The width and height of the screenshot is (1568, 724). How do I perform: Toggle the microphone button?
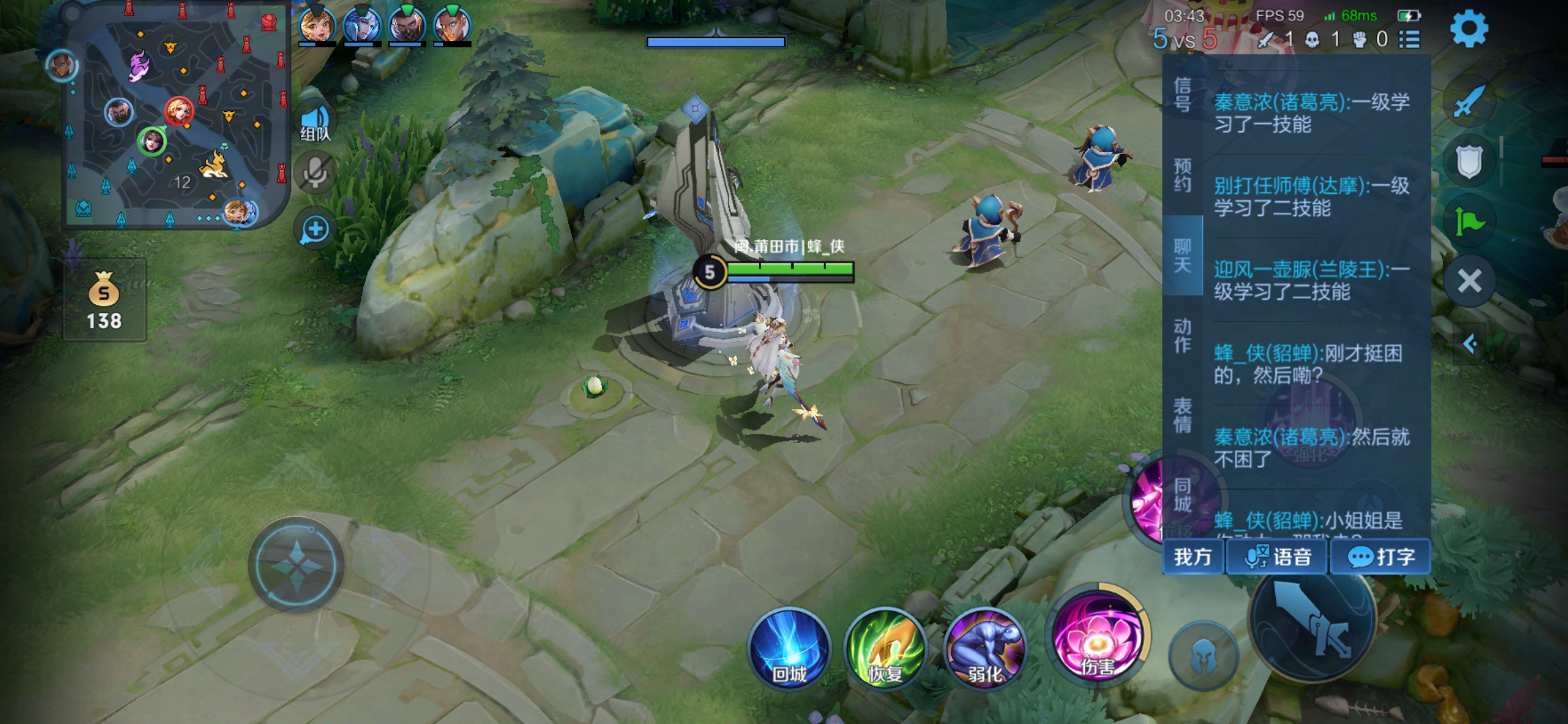coord(315,173)
